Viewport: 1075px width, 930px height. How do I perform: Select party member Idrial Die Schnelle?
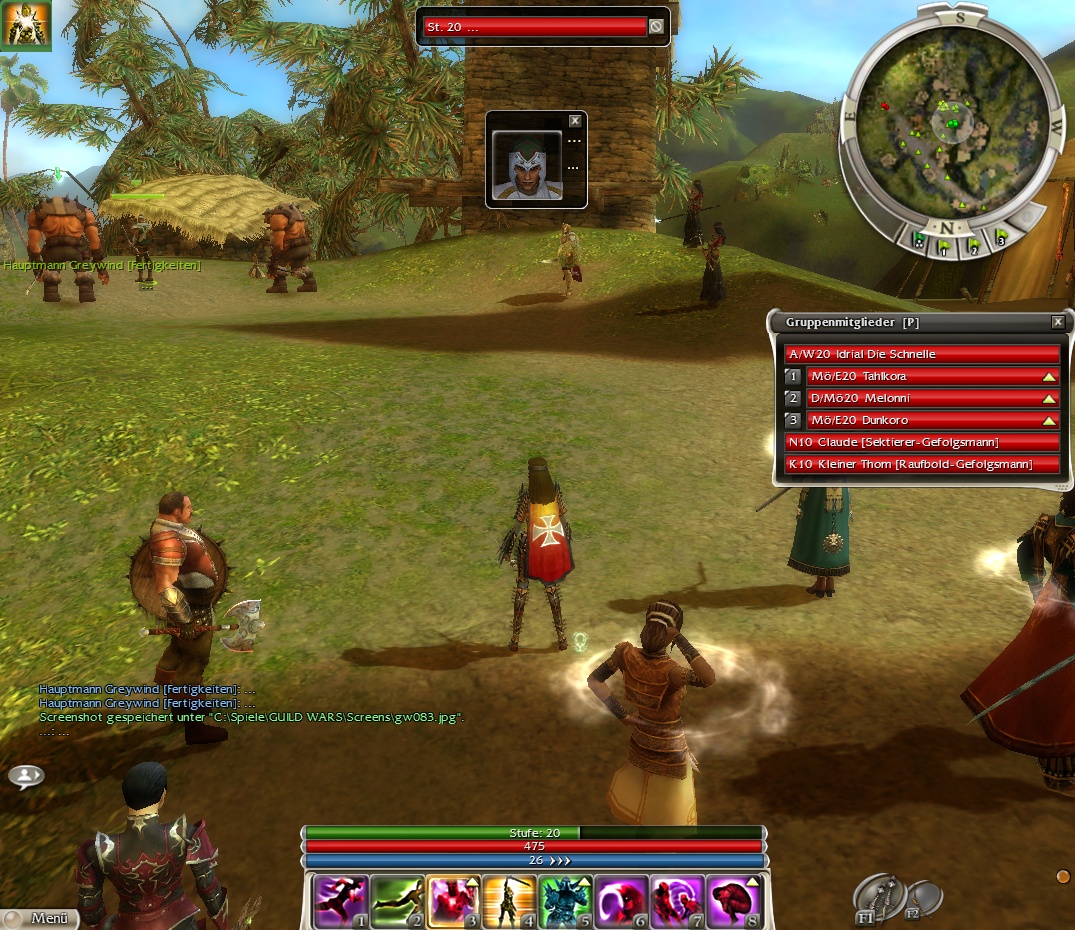pyautogui.click(x=921, y=354)
